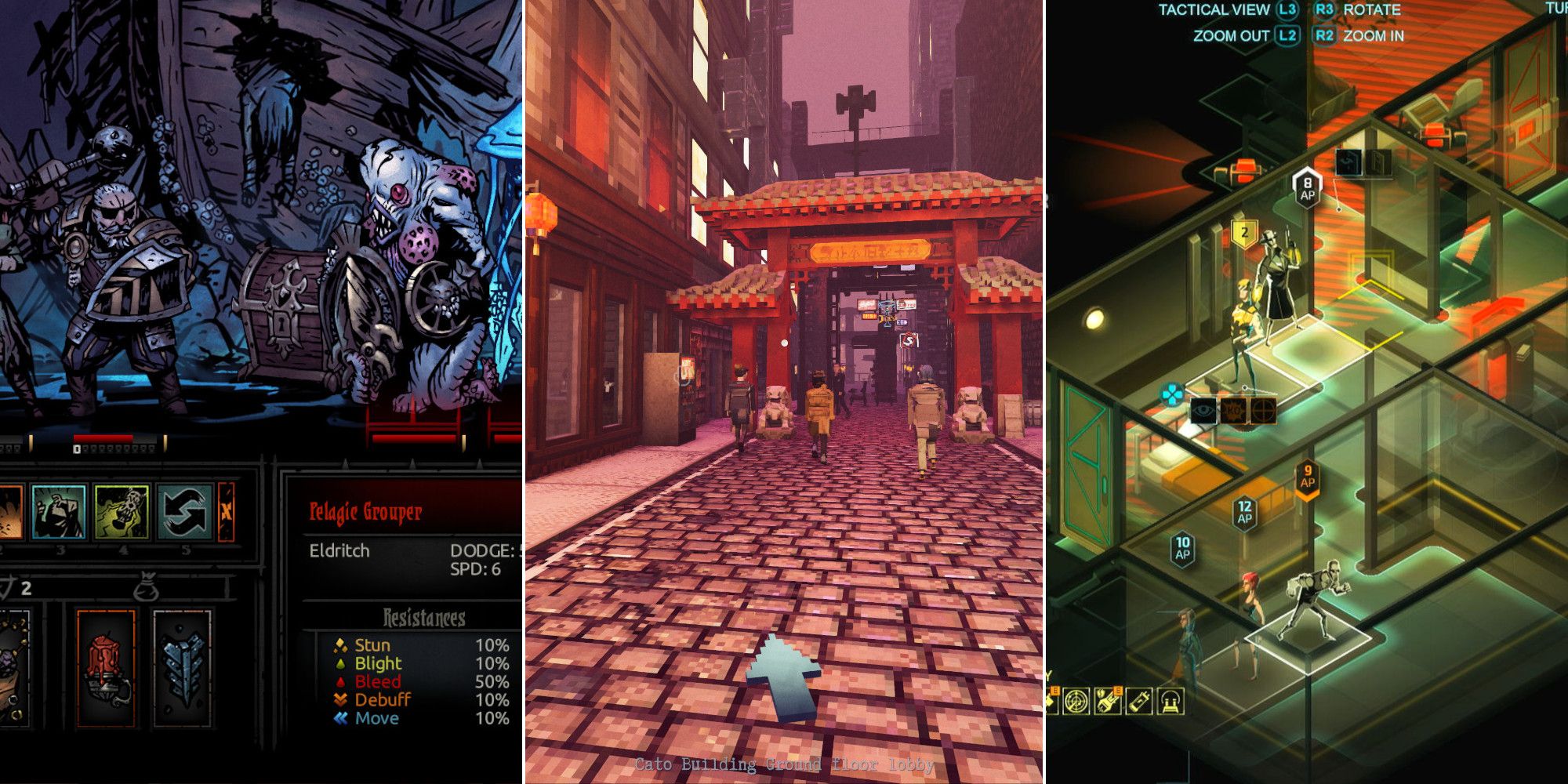
Task: Select the blue-framed skill in slot 3
Action: (x=59, y=514)
